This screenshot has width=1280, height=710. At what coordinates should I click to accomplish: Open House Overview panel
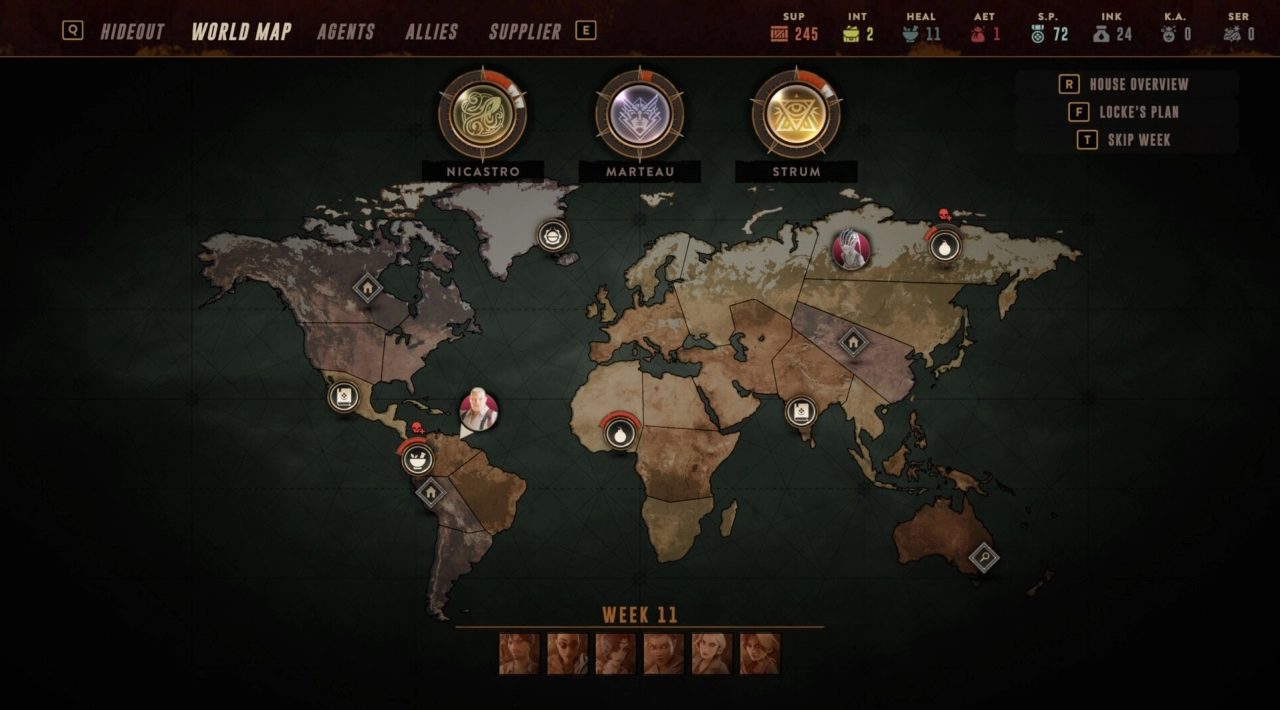(1138, 84)
